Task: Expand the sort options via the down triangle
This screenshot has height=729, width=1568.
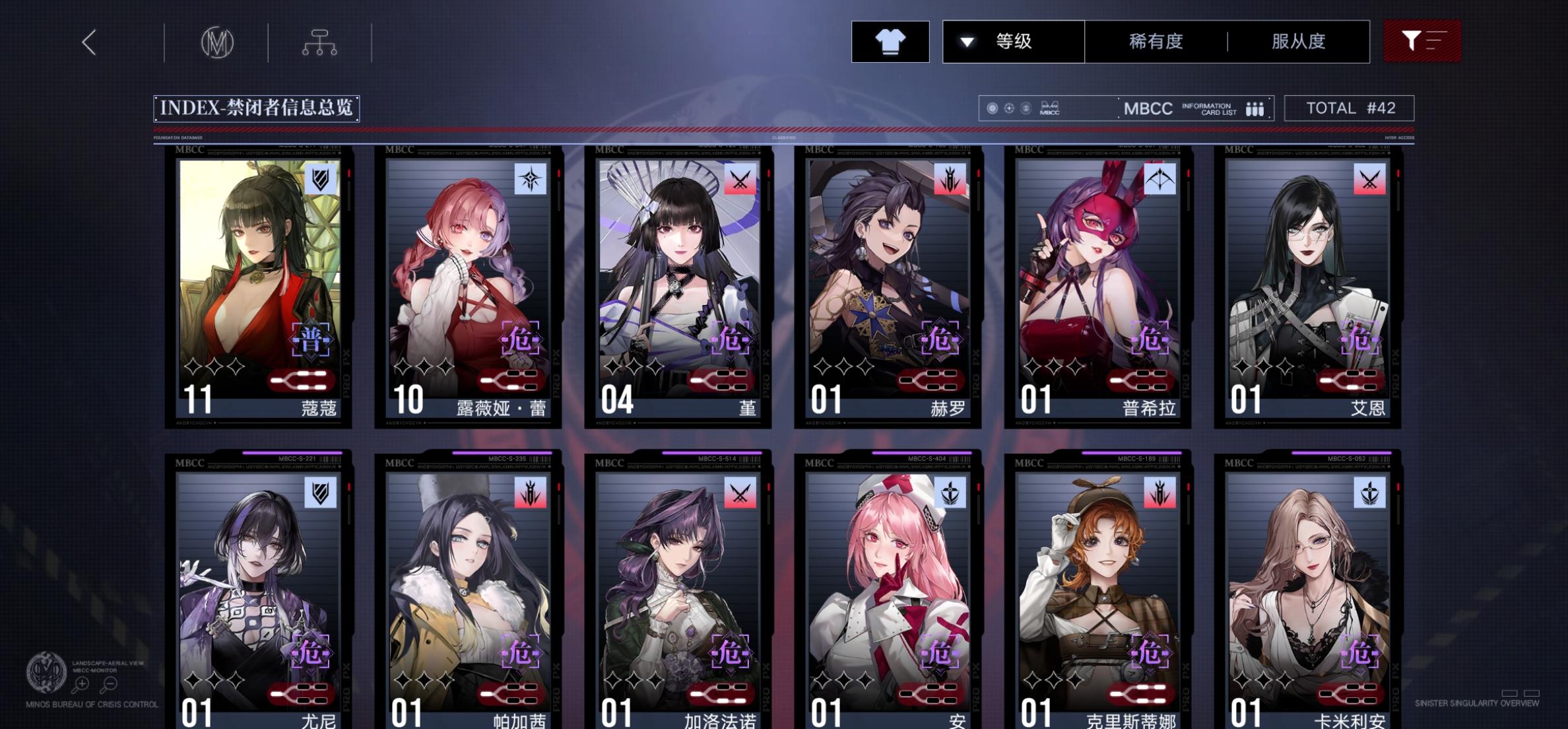Action: pos(965,41)
